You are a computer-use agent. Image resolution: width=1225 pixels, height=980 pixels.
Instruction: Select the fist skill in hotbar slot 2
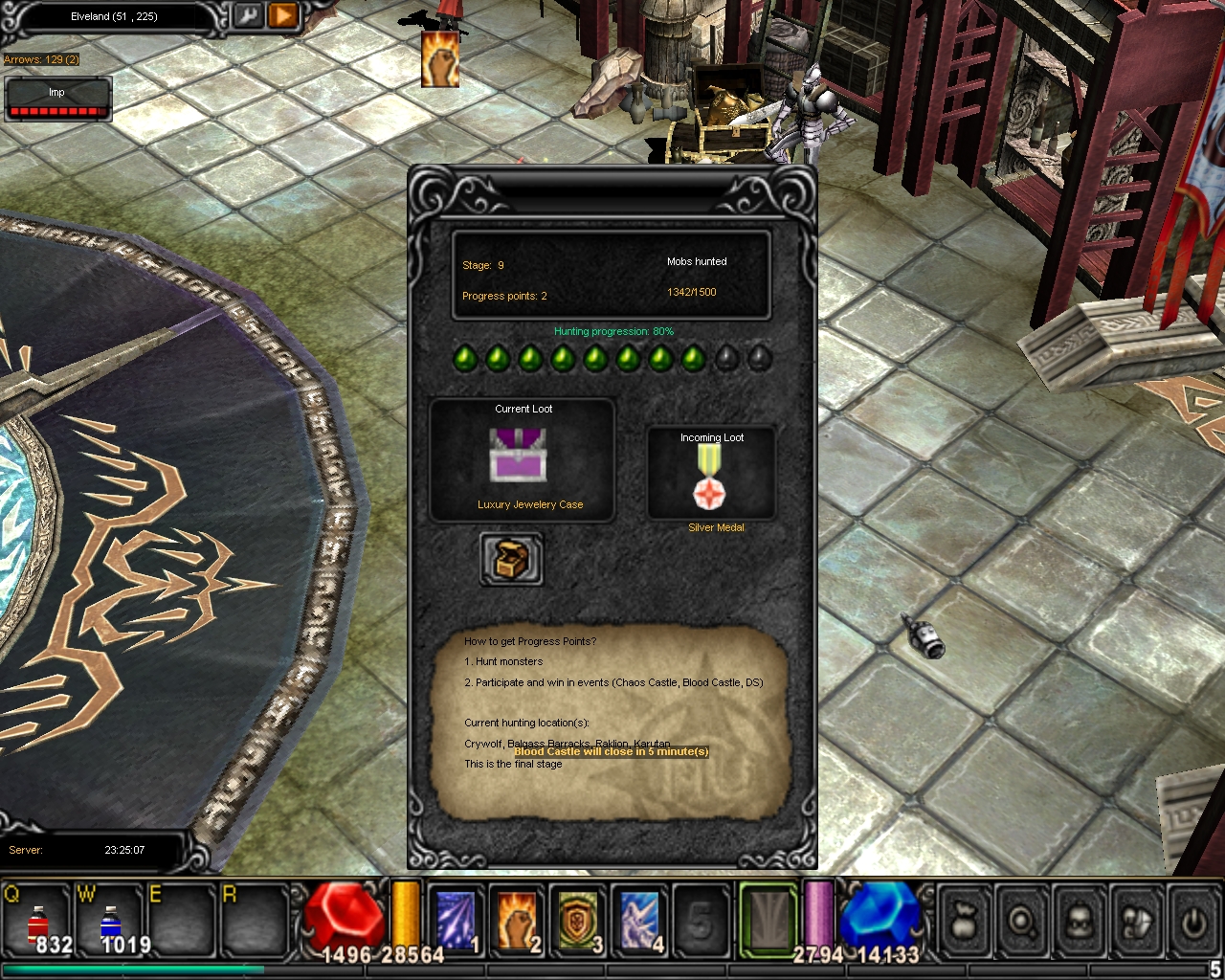click(x=517, y=917)
